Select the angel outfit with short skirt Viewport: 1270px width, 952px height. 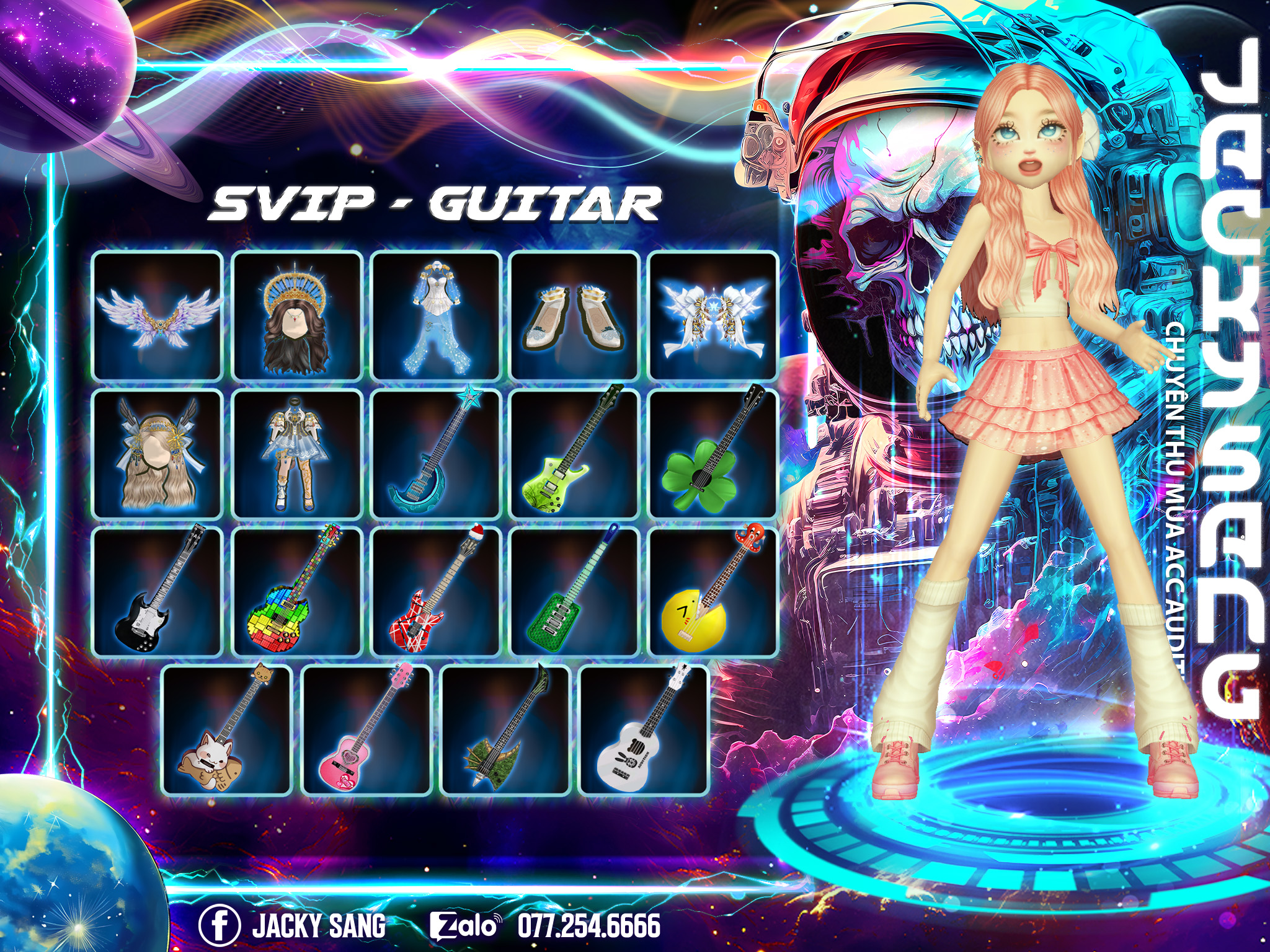point(297,454)
